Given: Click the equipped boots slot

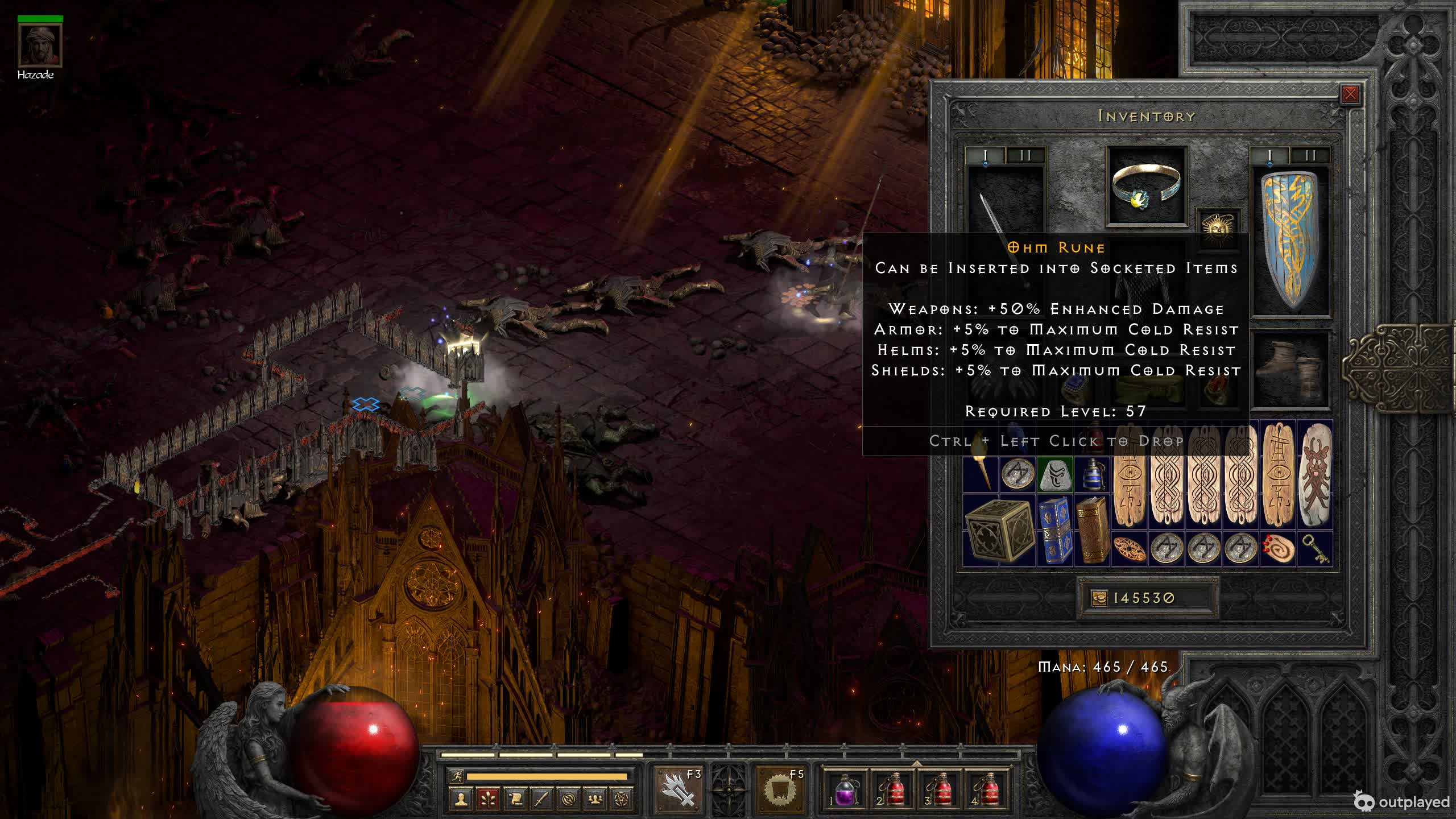Looking at the screenshot, I should [x=1291, y=370].
